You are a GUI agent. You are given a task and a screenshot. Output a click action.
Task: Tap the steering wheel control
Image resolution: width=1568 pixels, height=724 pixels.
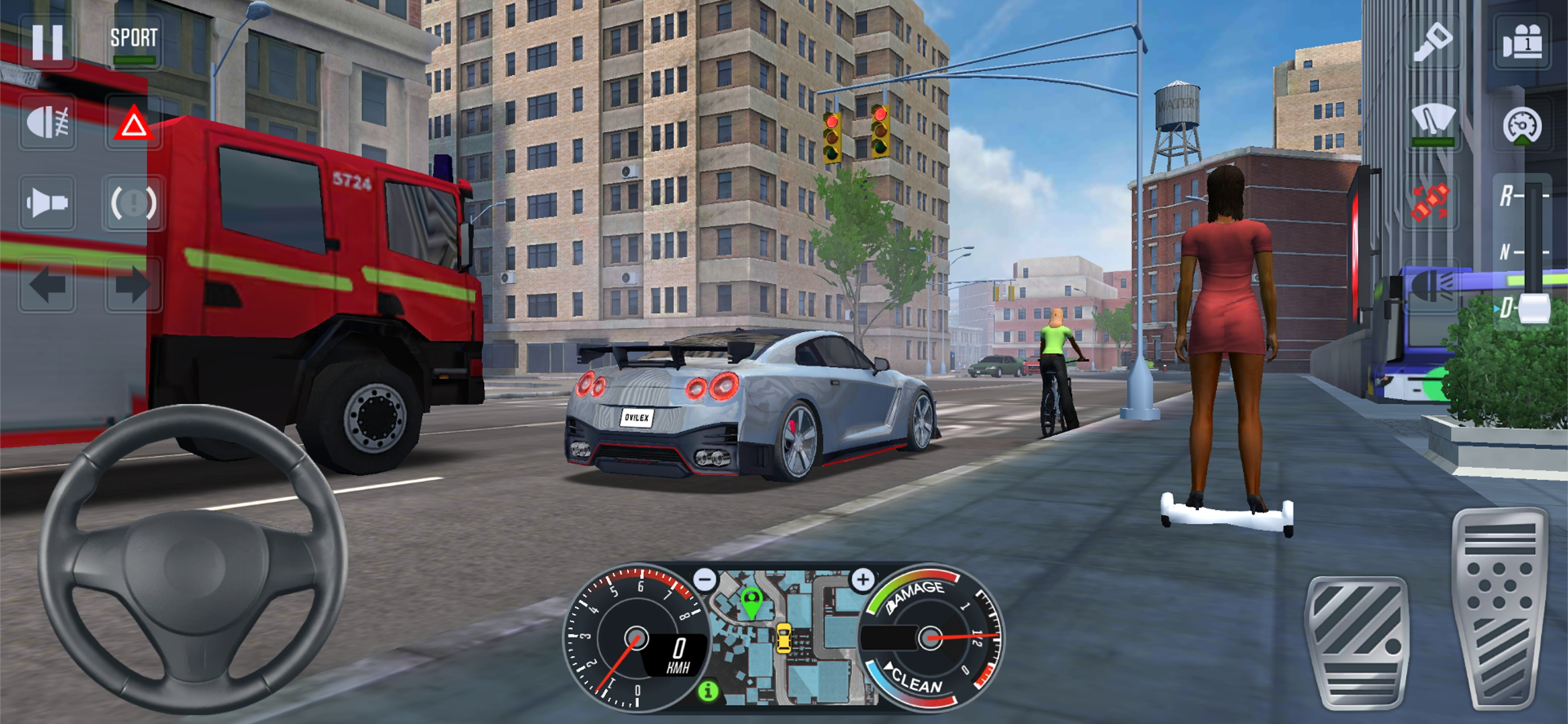[x=192, y=558]
